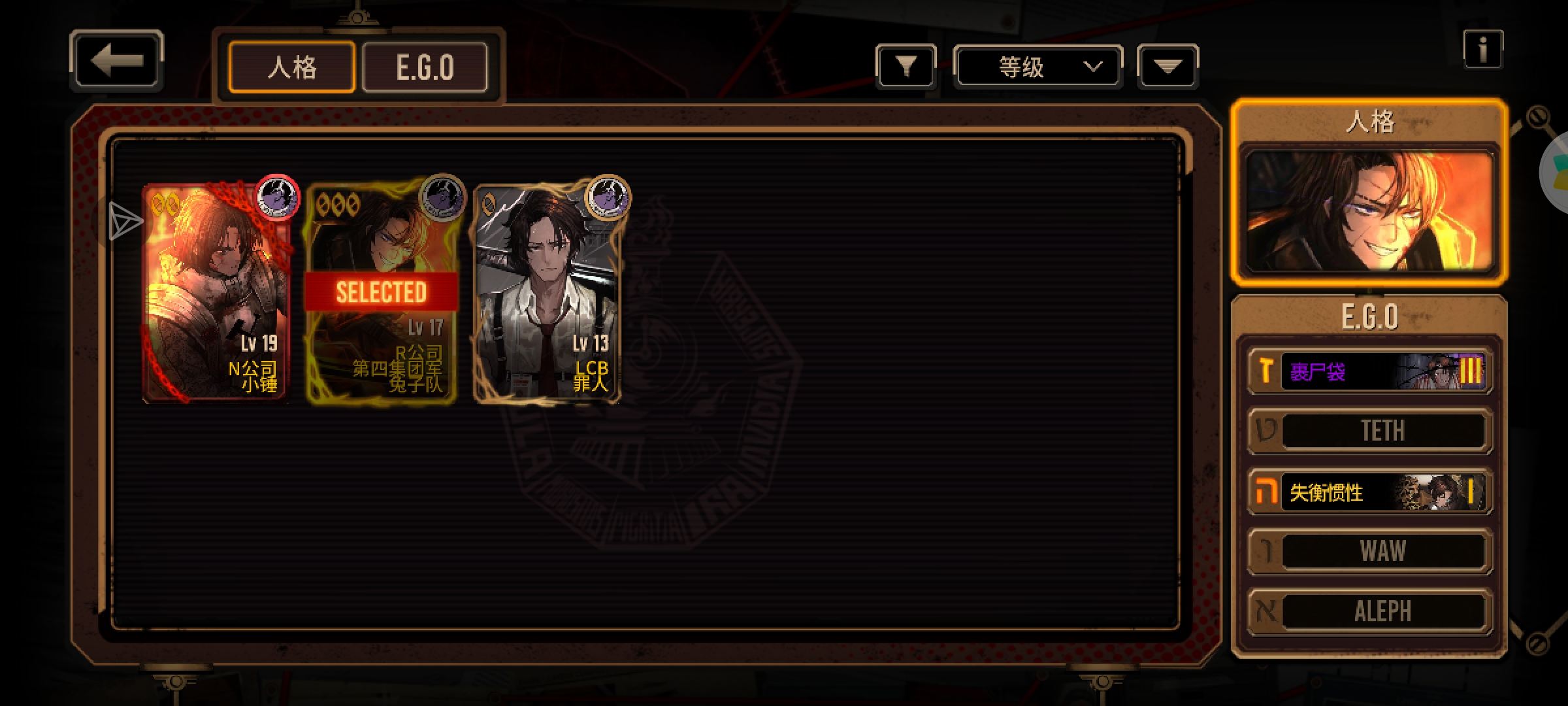1568x706 pixels.
Task: Open the empty WAW E.G.O slot
Action: [x=1370, y=551]
